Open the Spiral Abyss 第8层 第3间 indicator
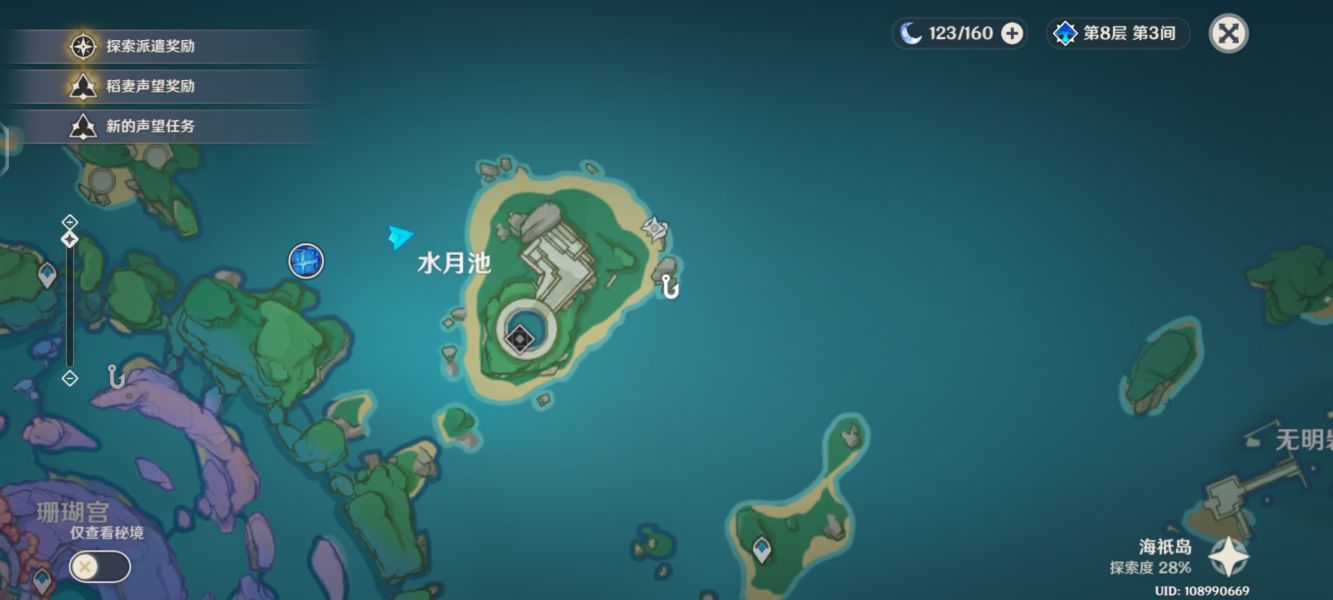Image resolution: width=1333 pixels, height=600 pixels. [1118, 33]
